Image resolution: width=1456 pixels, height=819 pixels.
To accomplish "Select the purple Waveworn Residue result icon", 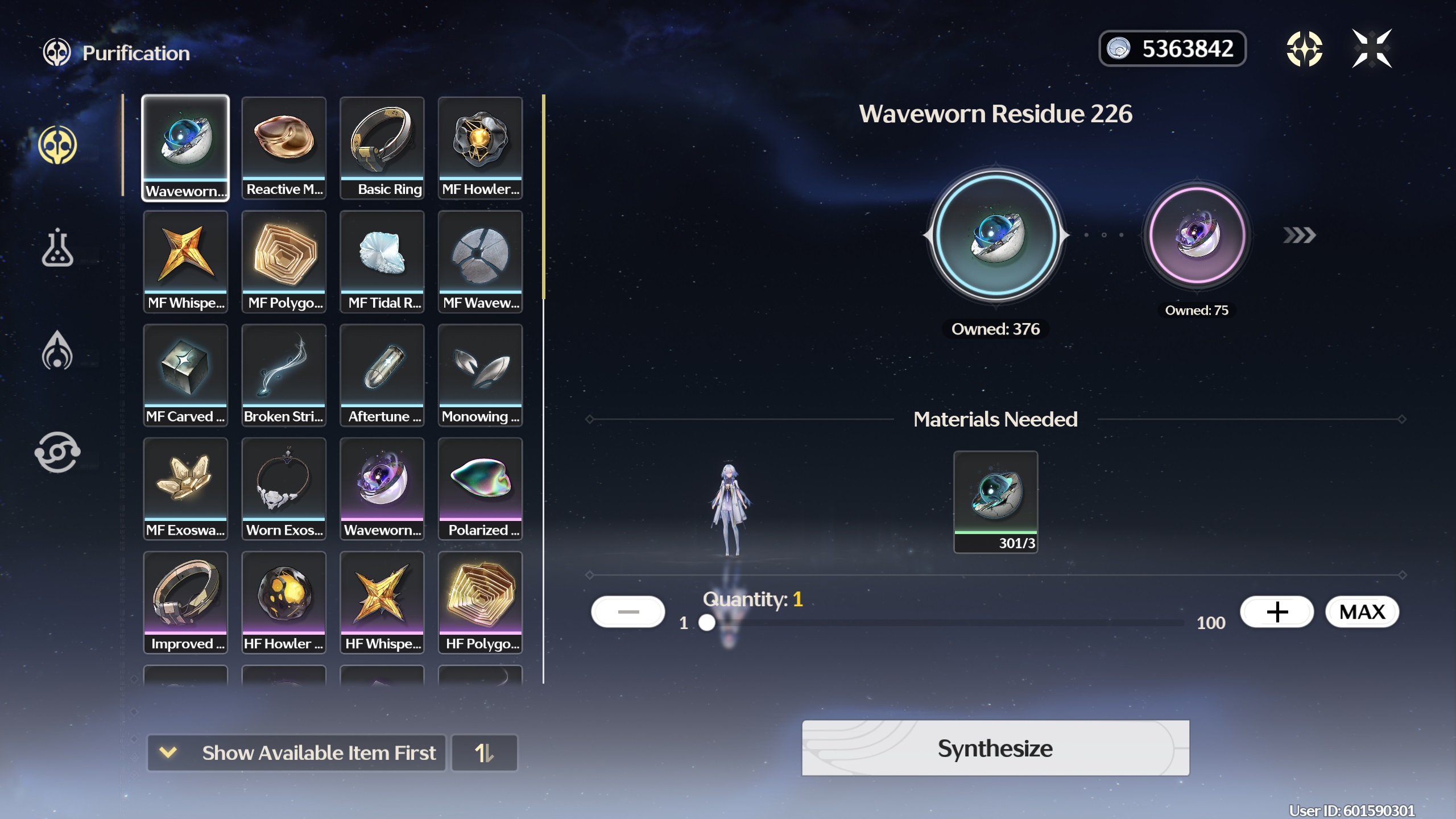I will pos(1197,235).
